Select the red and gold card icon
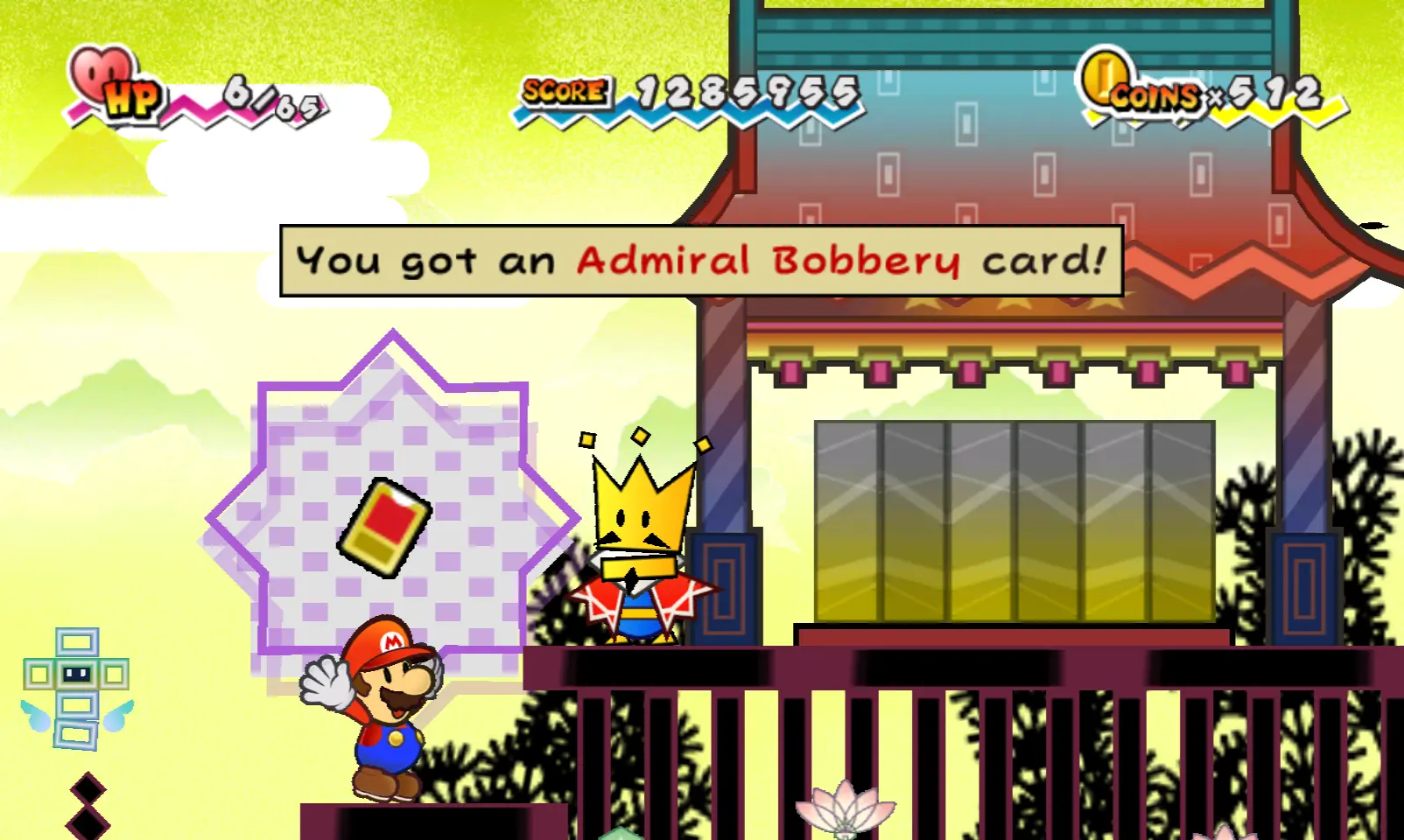Image resolution: width=1404 pixels, height=840 pixels. pos(384,527)
